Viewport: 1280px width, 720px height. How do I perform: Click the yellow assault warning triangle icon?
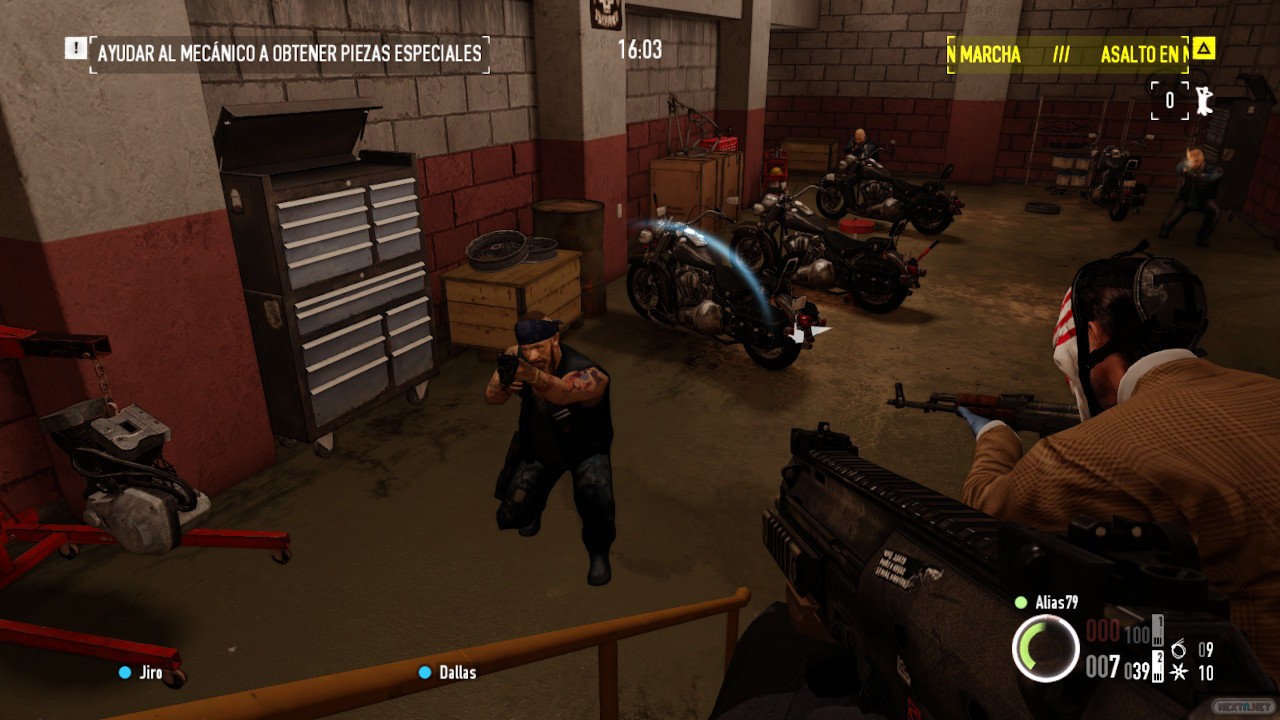(1203, 48)
